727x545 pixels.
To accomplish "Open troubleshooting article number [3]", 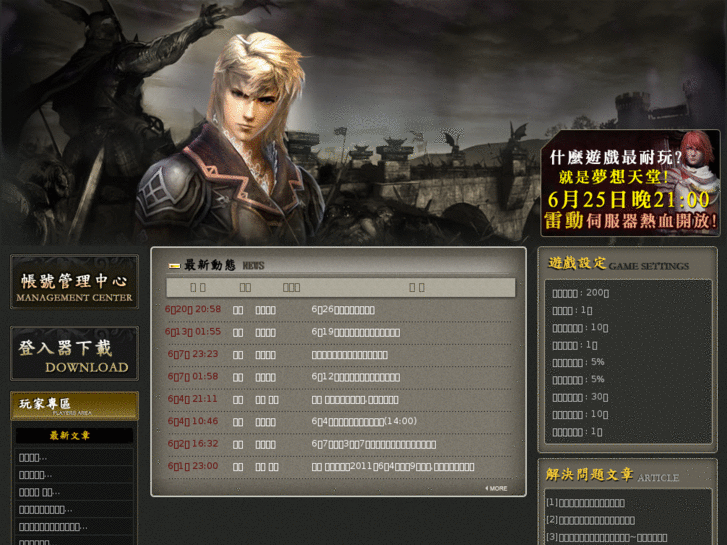I will [x=606, y=537].
